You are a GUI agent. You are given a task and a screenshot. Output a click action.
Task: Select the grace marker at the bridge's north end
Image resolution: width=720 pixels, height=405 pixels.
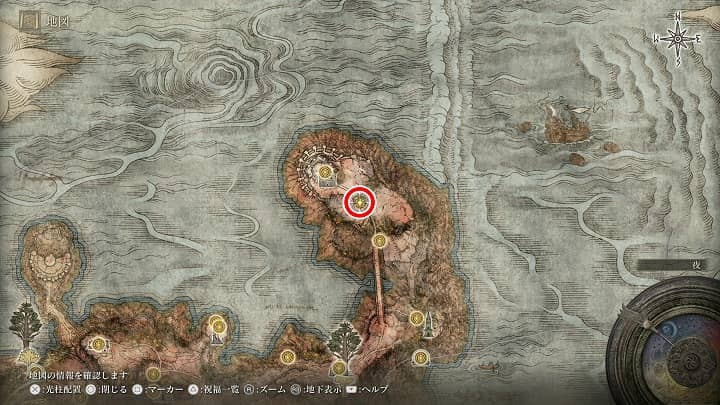379,240
